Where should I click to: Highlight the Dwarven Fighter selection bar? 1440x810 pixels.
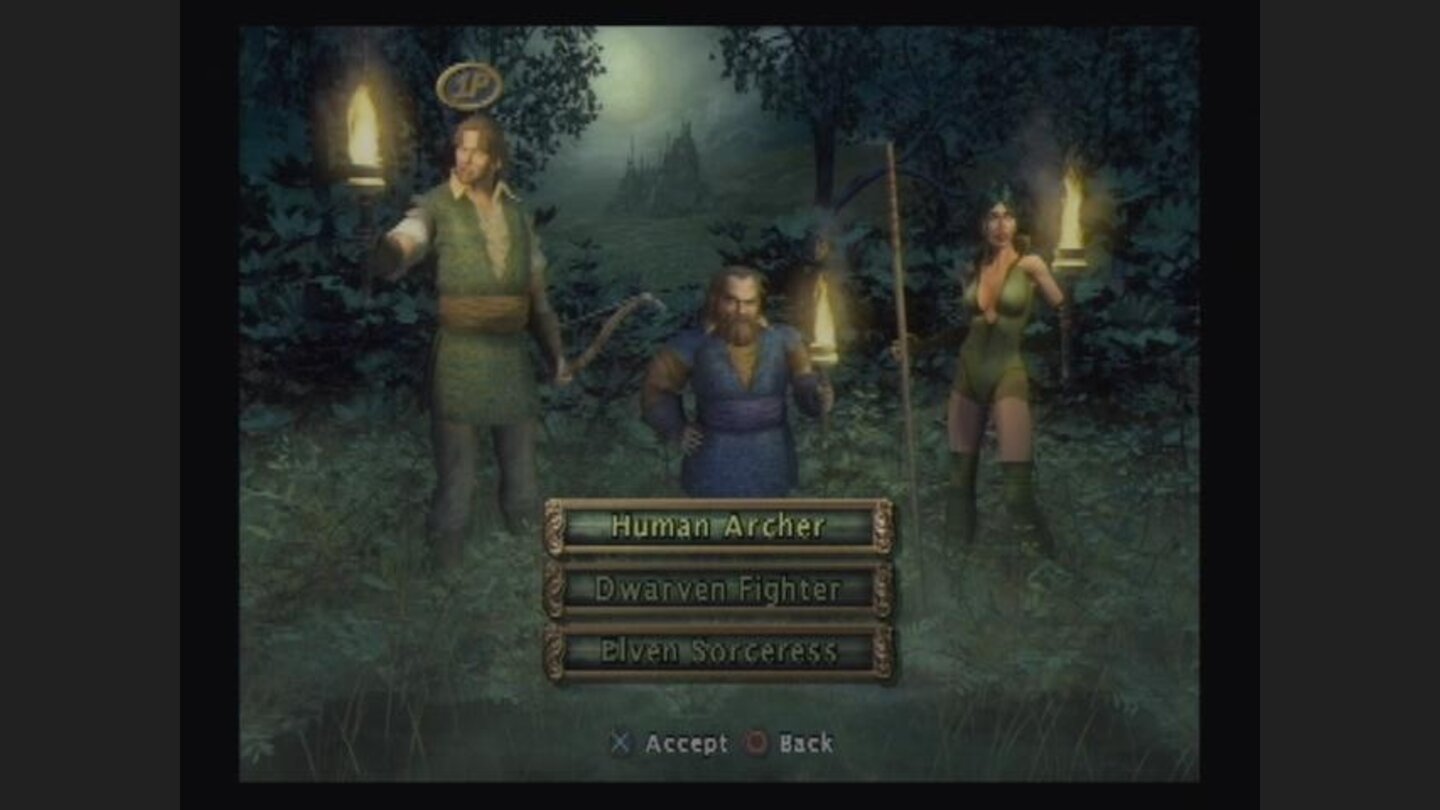(x=718, y=589)
